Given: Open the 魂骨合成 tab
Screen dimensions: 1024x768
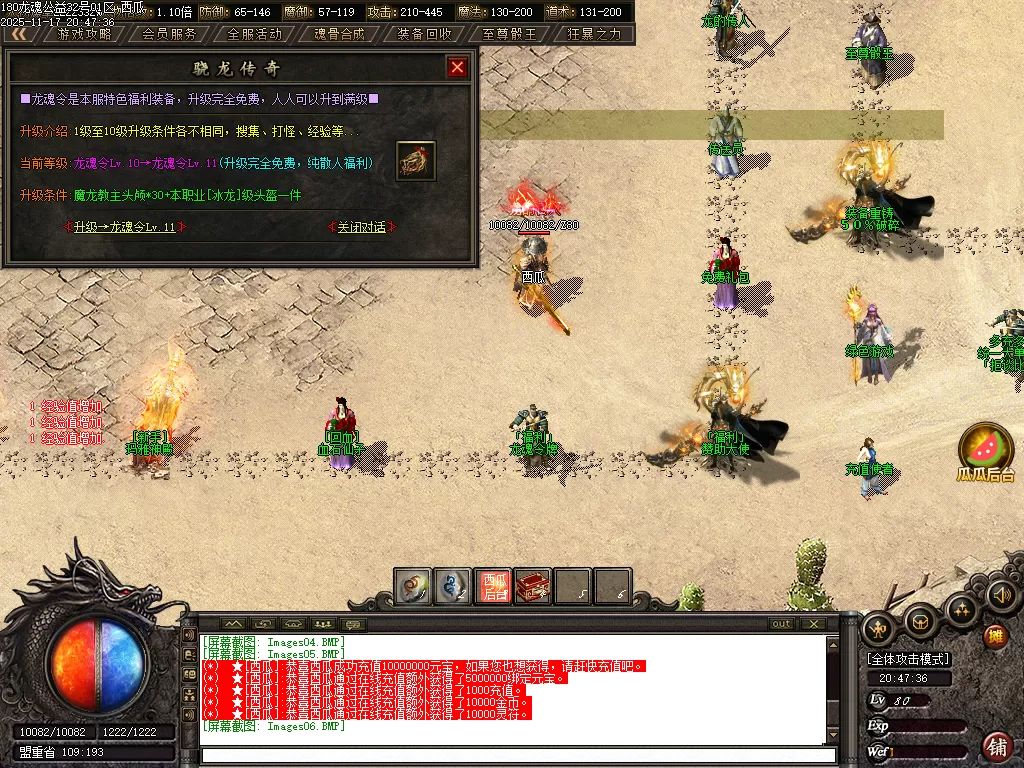Looking at the screenshot, I should point(339,33).
